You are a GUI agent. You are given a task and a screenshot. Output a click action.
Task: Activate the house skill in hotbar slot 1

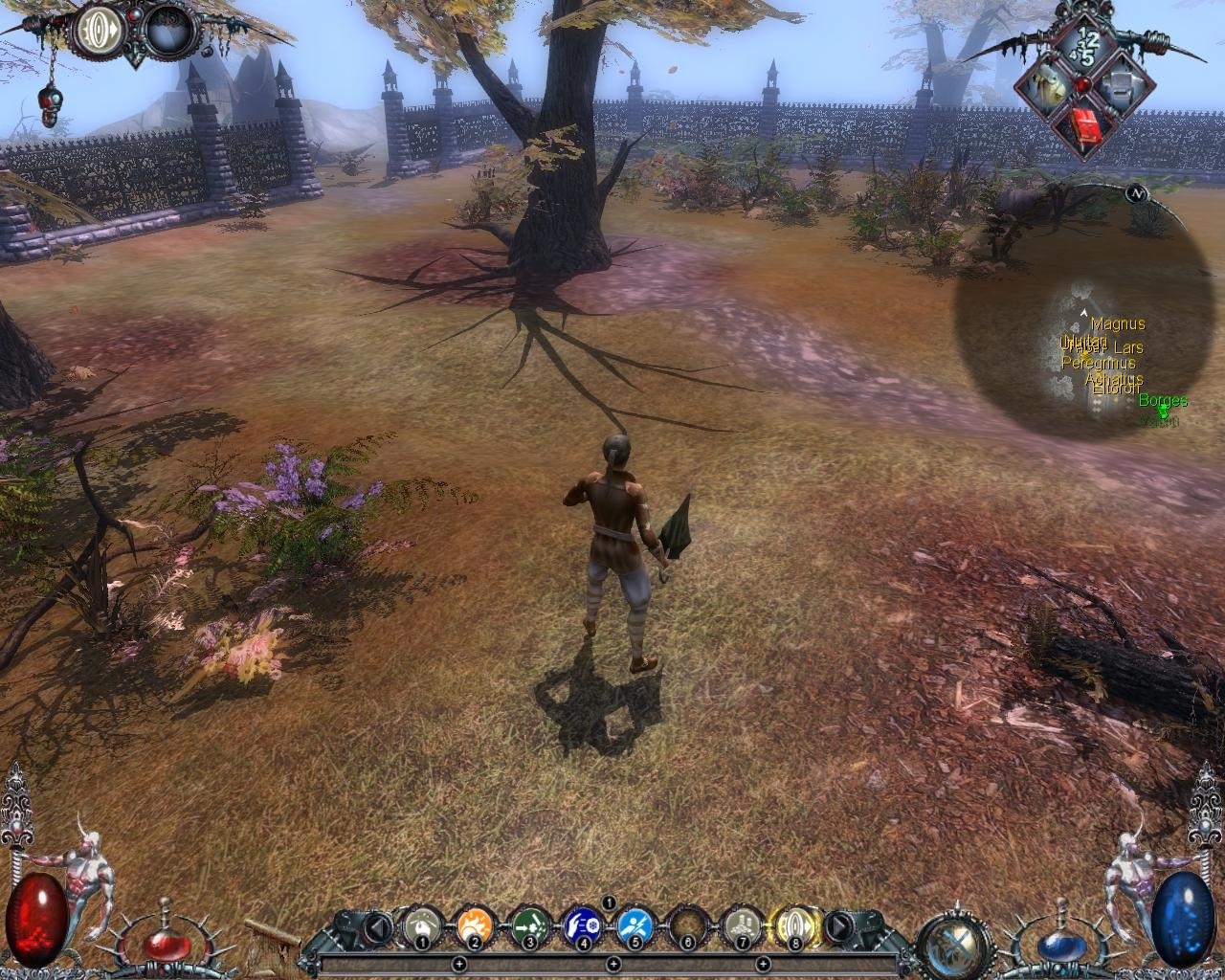tap(421, 925)
